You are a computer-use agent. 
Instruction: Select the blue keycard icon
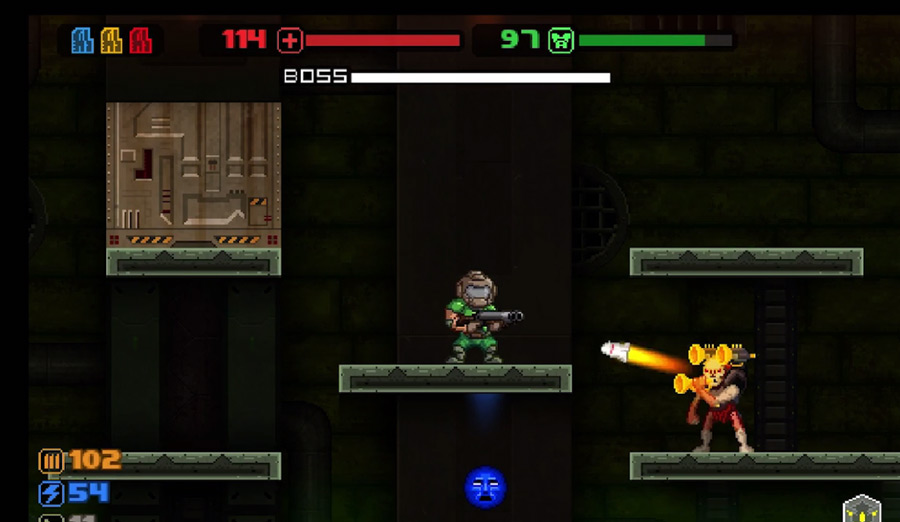pyautogui.click(x=82, y=40)
